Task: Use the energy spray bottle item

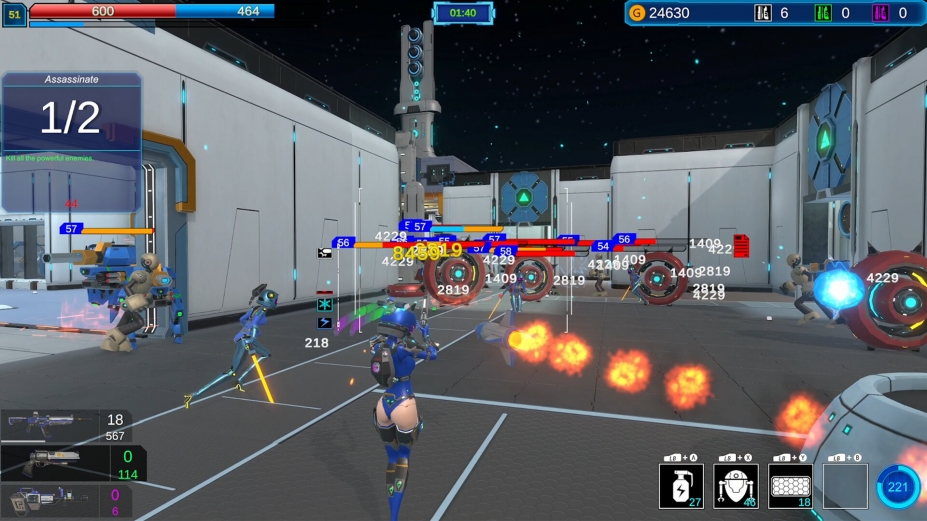Action: click(x=681, y=486)
